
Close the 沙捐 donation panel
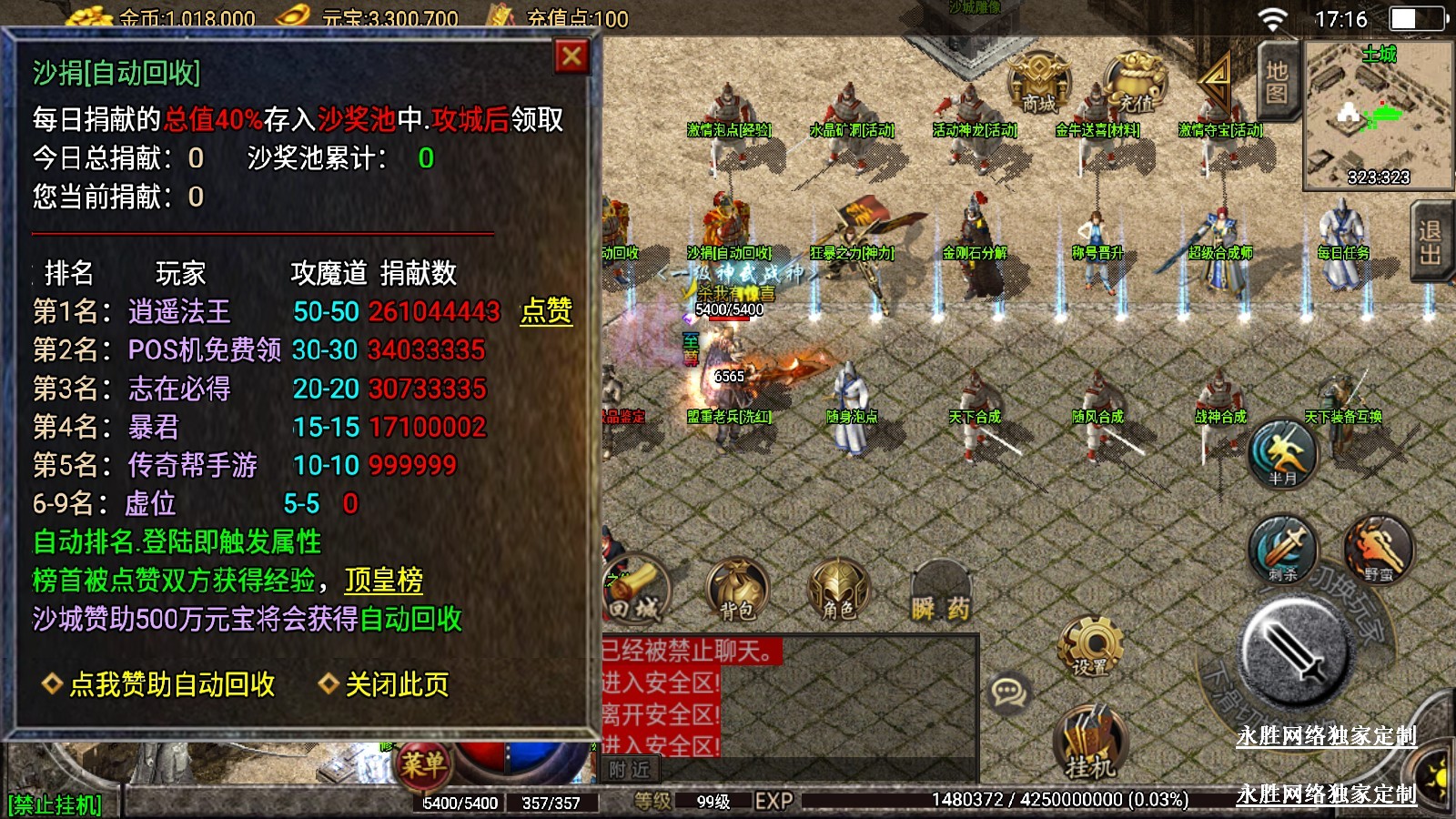(571, 57)
